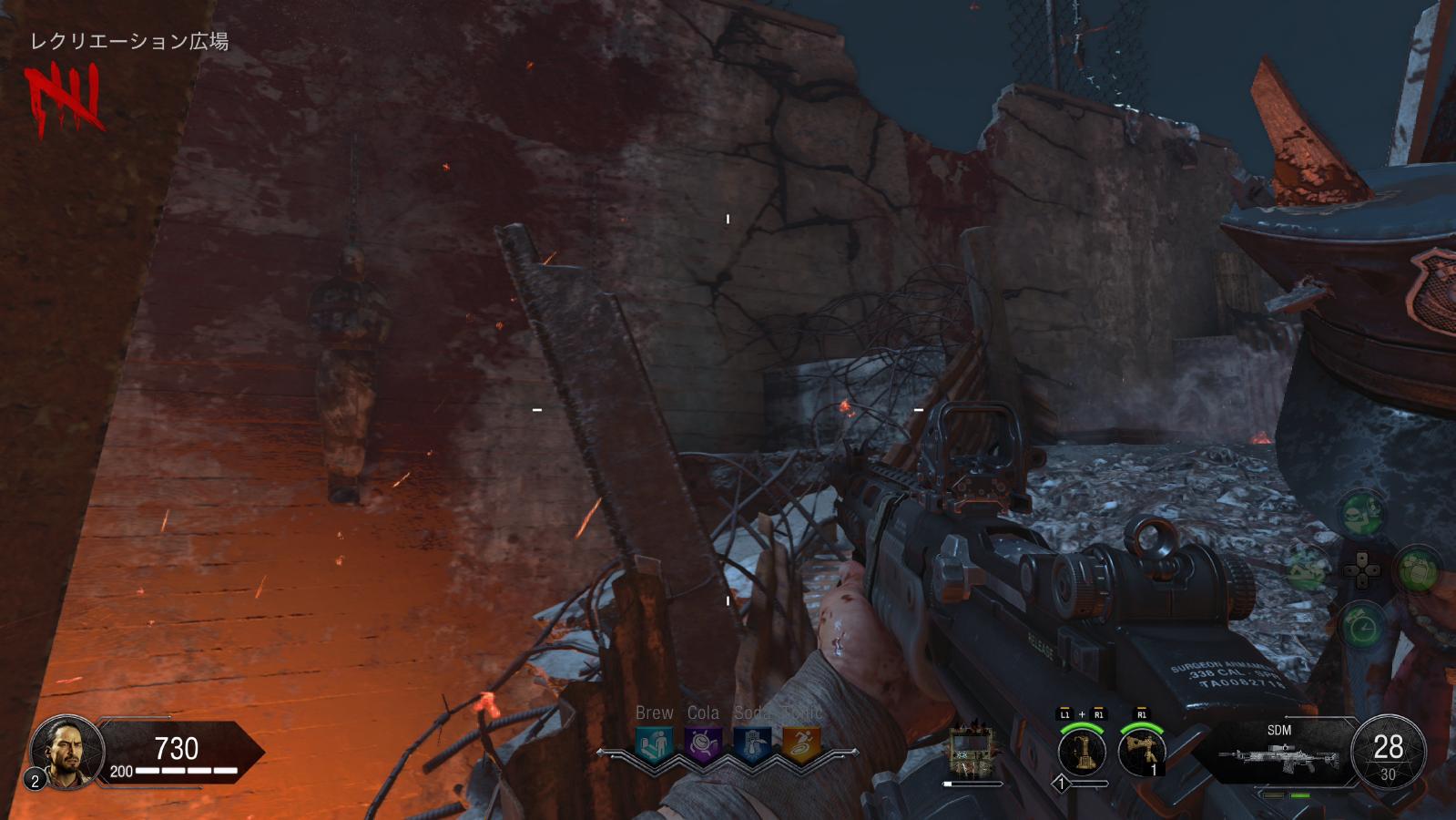Activate the orange Tonic perk icon

click(801, 745)
